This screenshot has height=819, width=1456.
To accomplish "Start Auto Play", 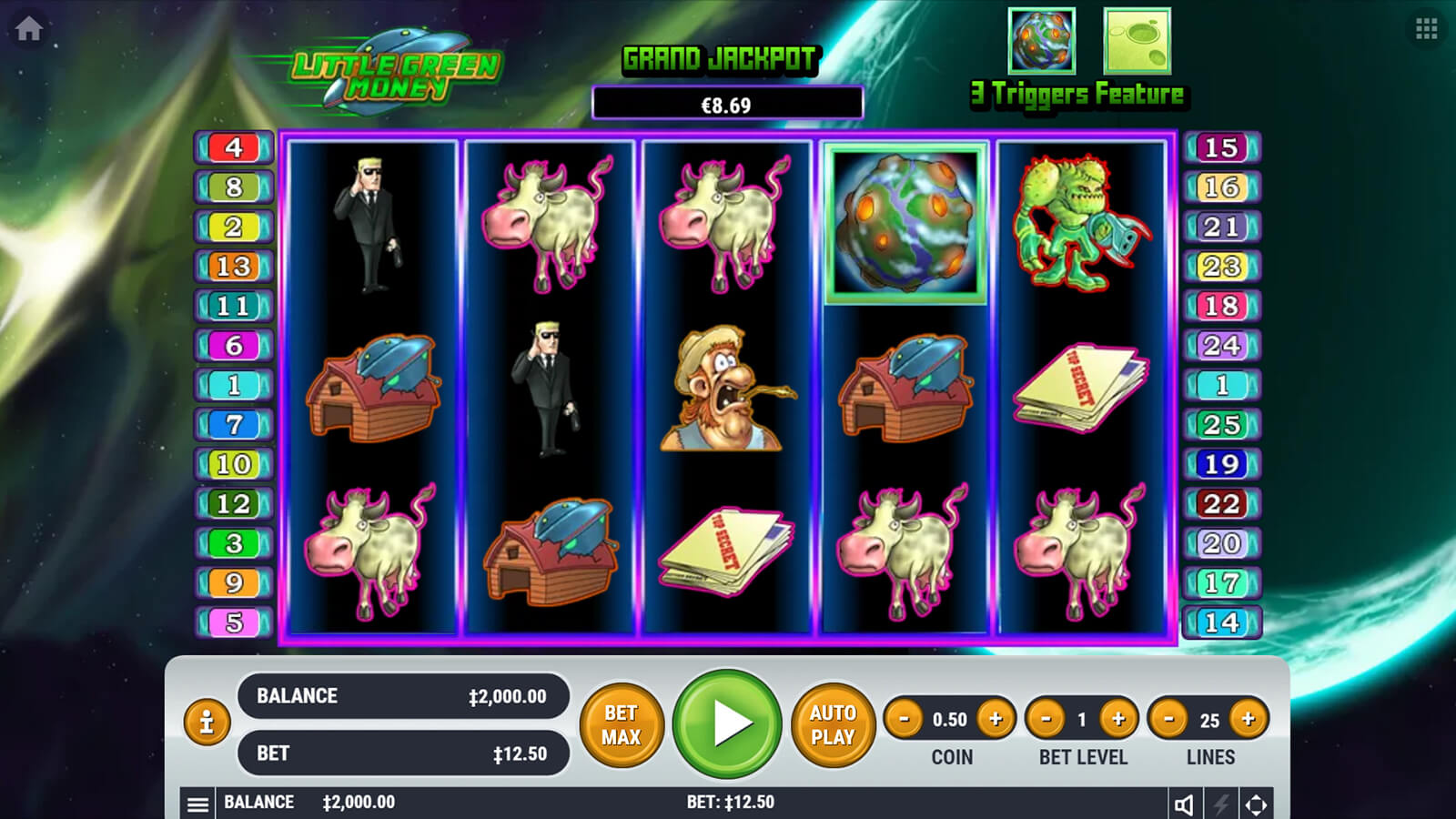I will (x=833, y=724).
